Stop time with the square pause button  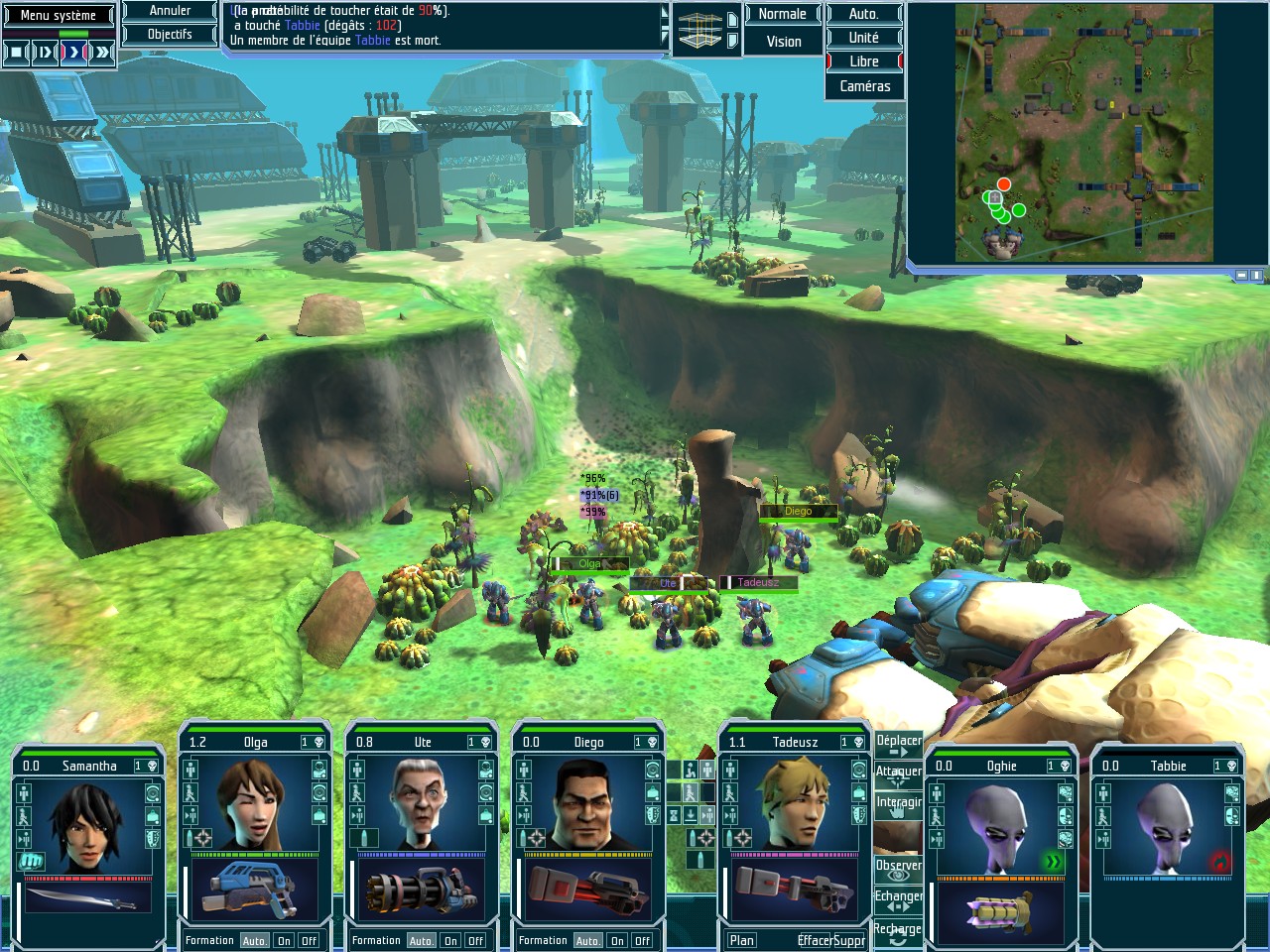pyautogui.click(x=17, y=52)
